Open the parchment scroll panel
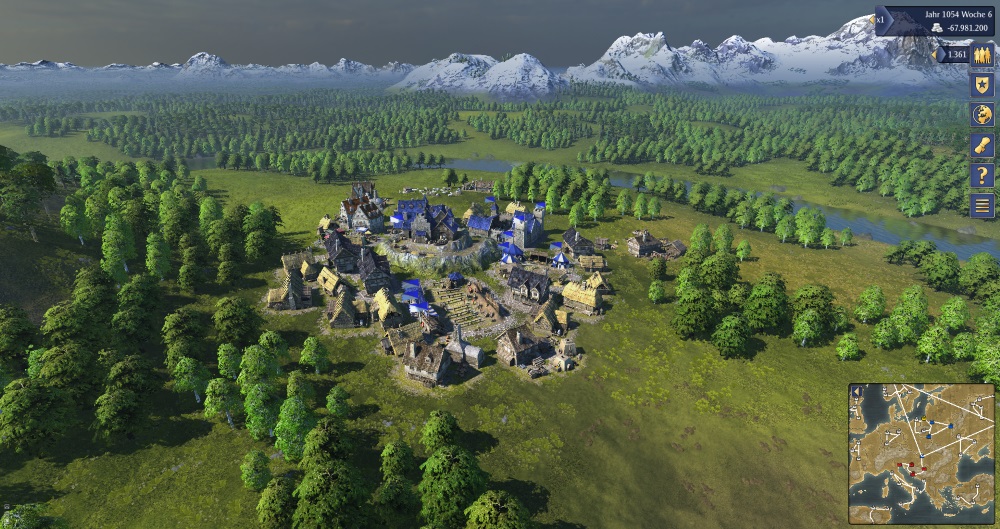Screen dimensions: 1000x529 coord(983,145)
